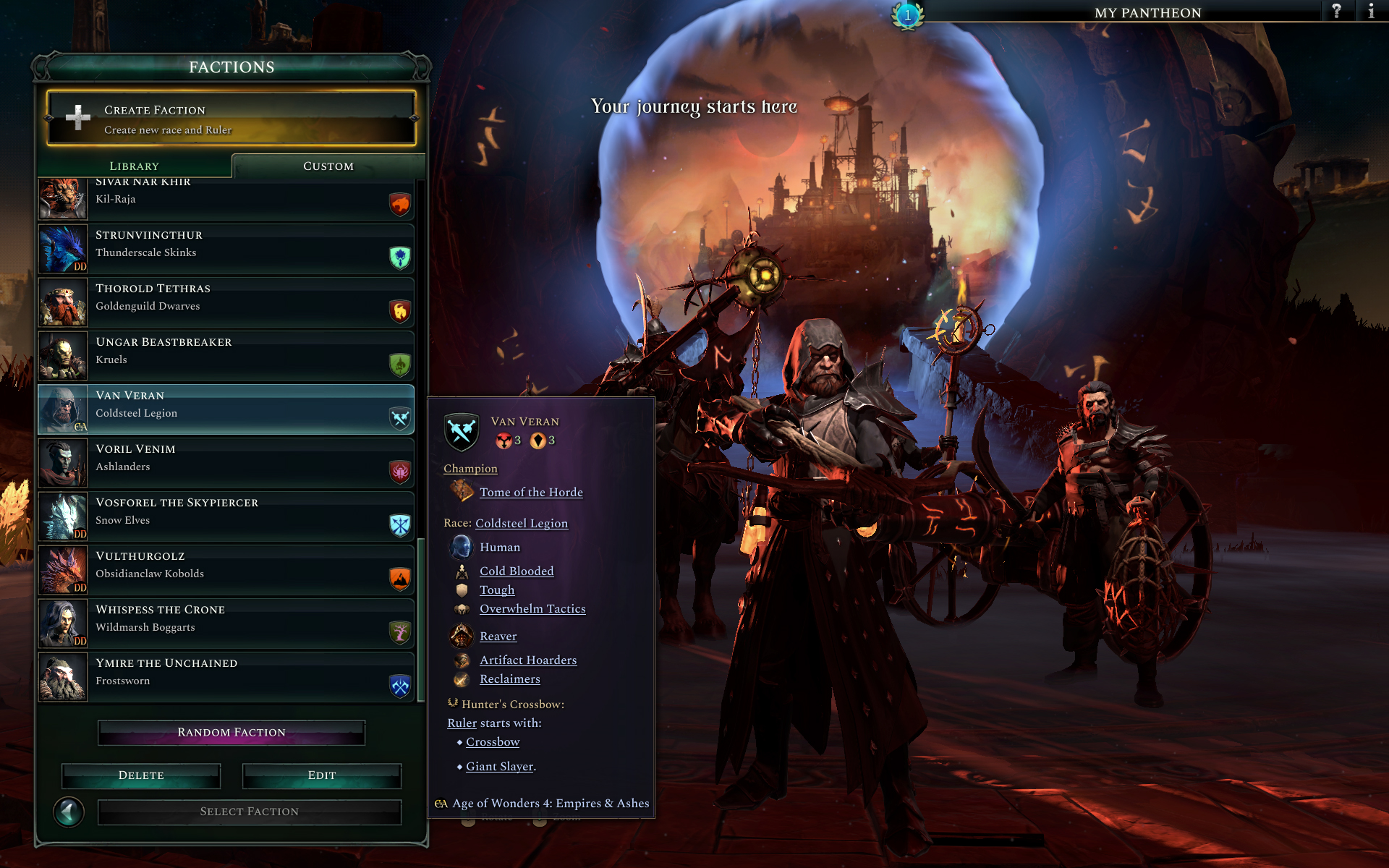Open the Champion link
This screenshot has width=1389, height=868.
[x=470, y=468]
